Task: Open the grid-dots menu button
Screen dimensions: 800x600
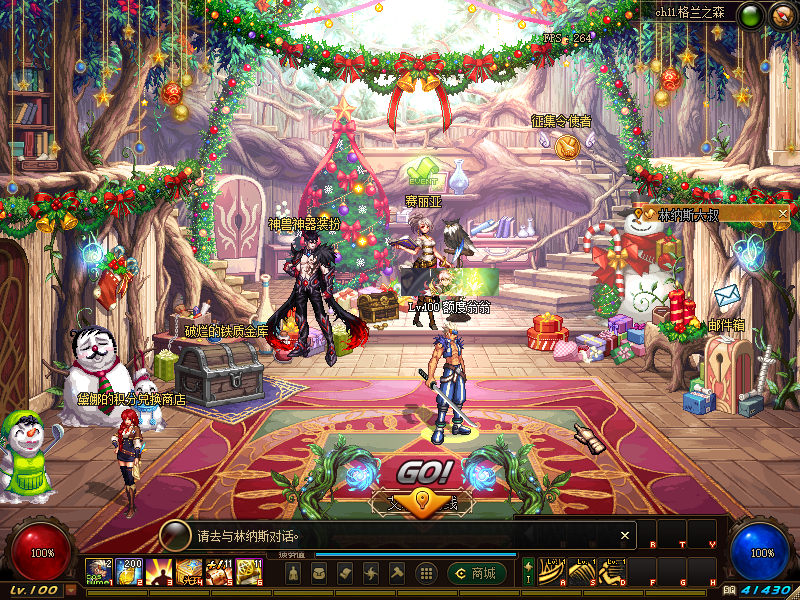Action: point(425,573)
